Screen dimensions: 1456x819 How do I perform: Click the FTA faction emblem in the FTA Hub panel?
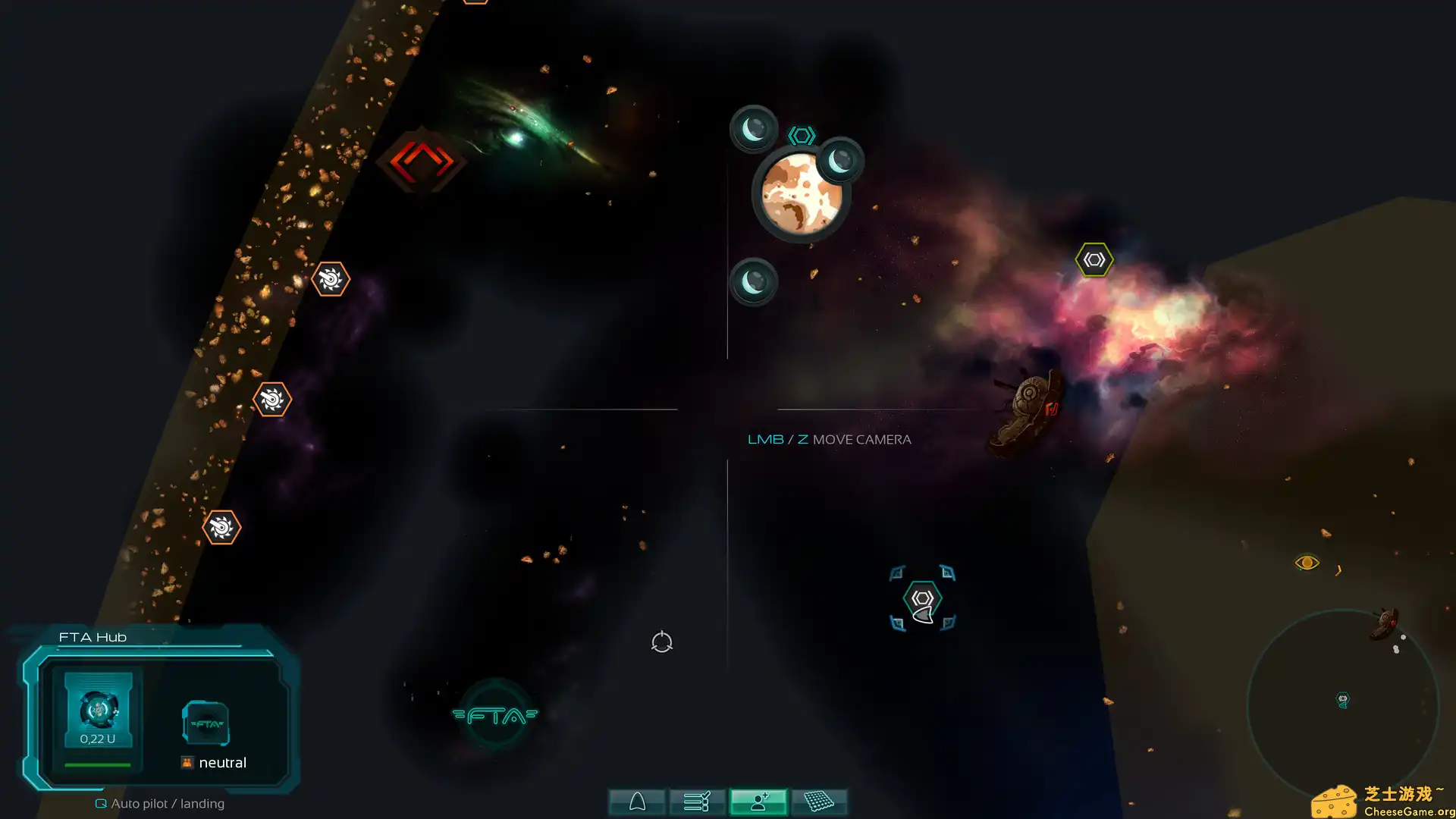coord(206,723)
